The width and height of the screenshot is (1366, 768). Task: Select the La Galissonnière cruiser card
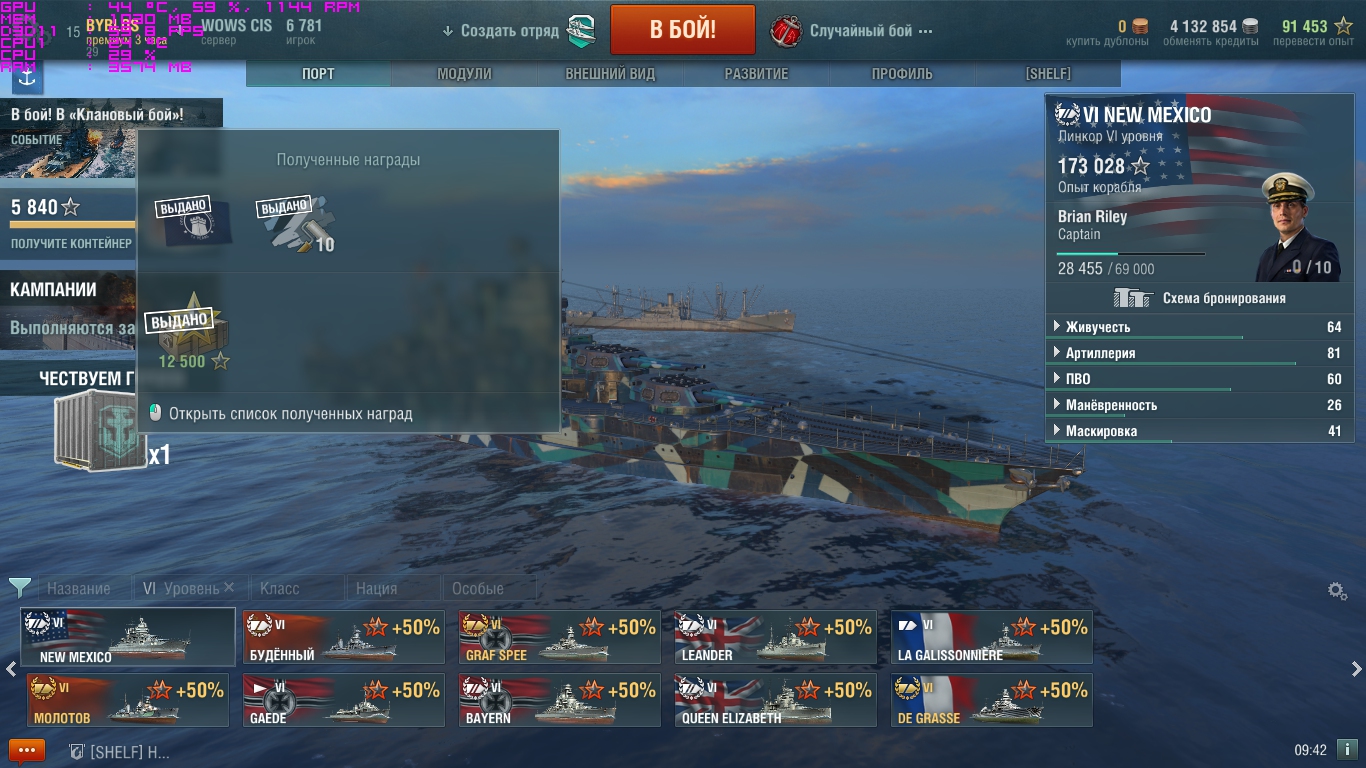tap(991, 637)
